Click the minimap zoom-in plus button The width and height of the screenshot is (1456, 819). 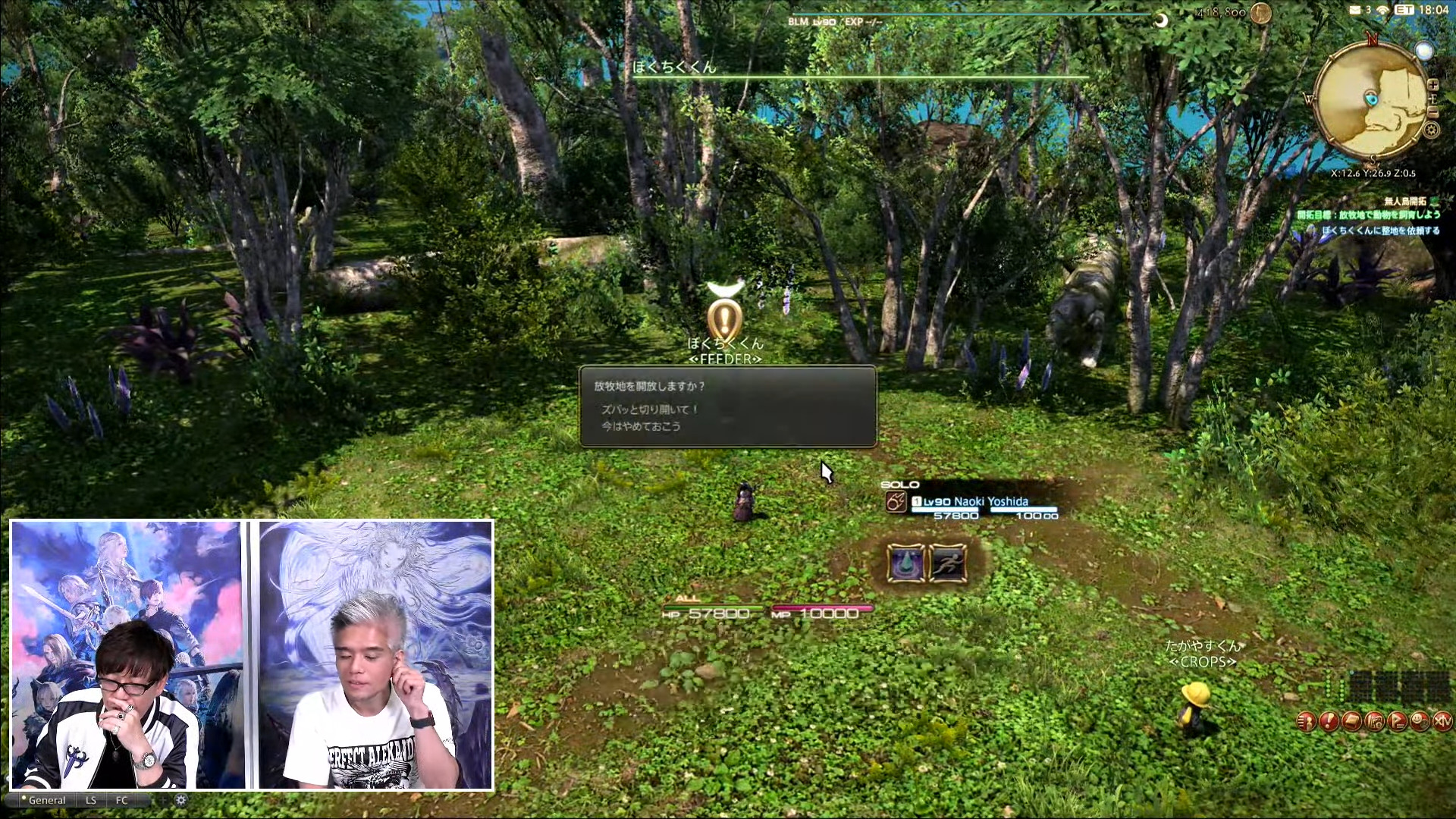click(x=1432, y=85)
